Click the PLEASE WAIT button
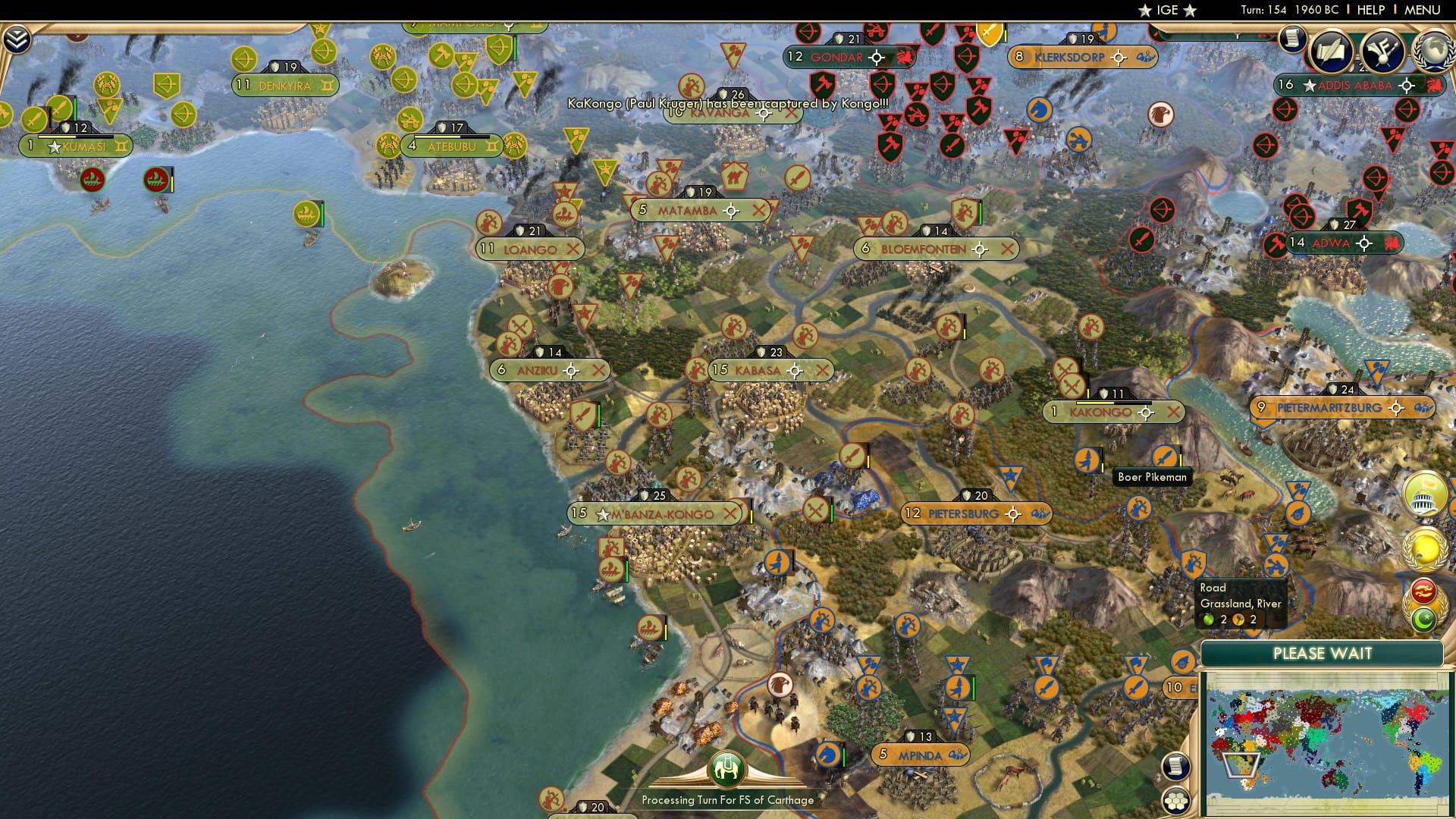Image resolution: width=1456 pixels, height=819 pixels. (x=1323, y=653)
